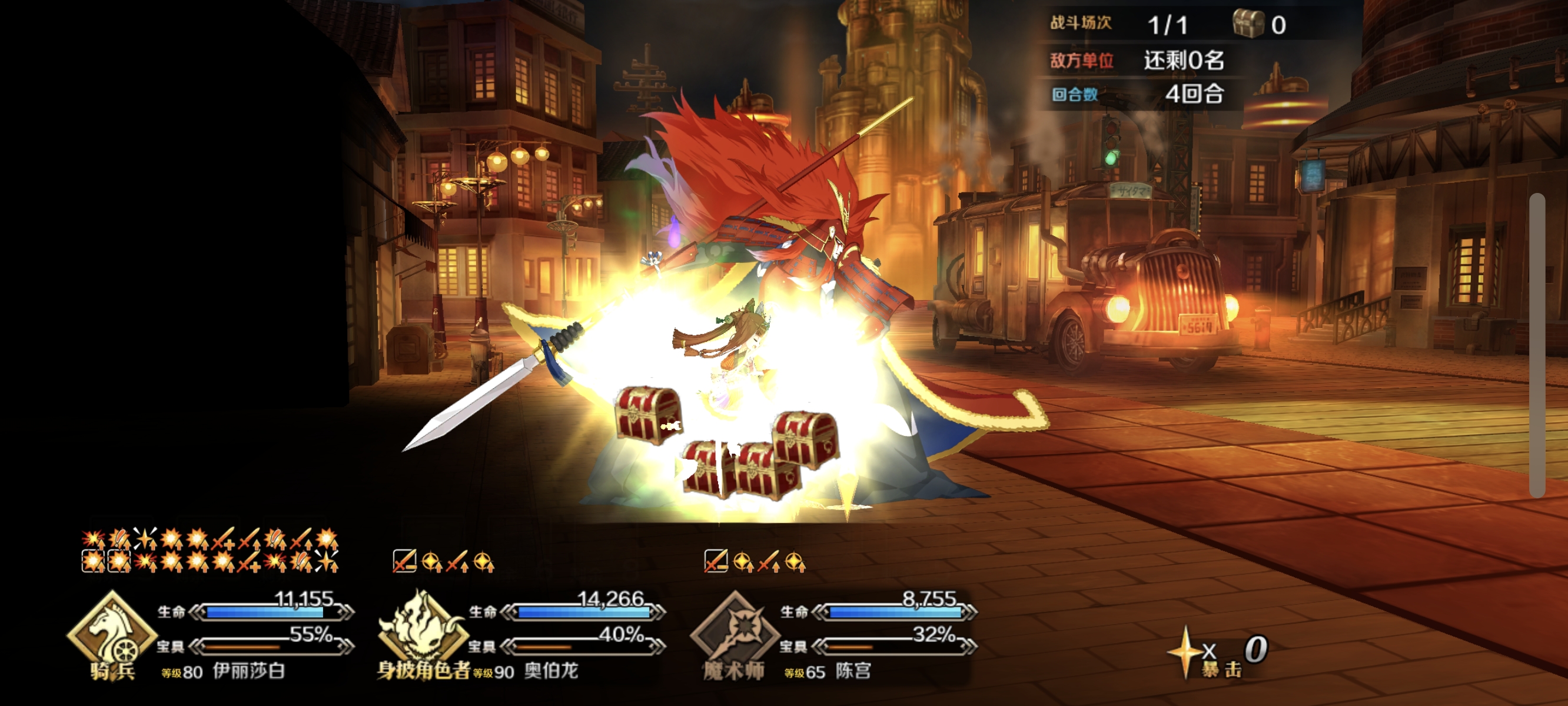Screen dimensions: 1568x706
Task: Open 奥伯龙's Pretender flame class icon
Action: (422, 628)
